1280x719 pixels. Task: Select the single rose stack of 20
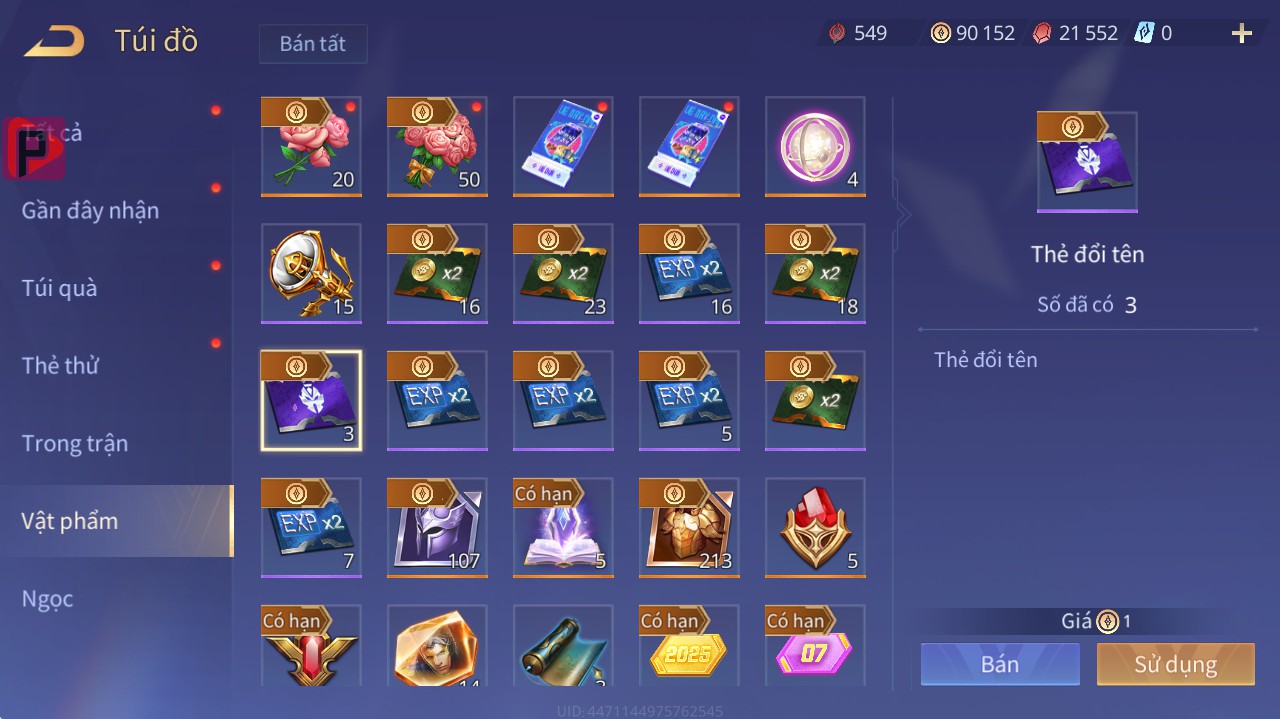311,146
